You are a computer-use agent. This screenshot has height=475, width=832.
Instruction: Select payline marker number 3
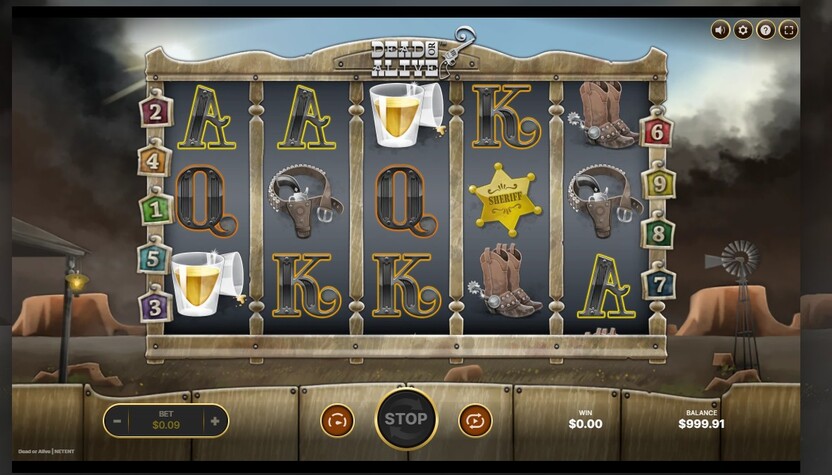coord(155,305)
